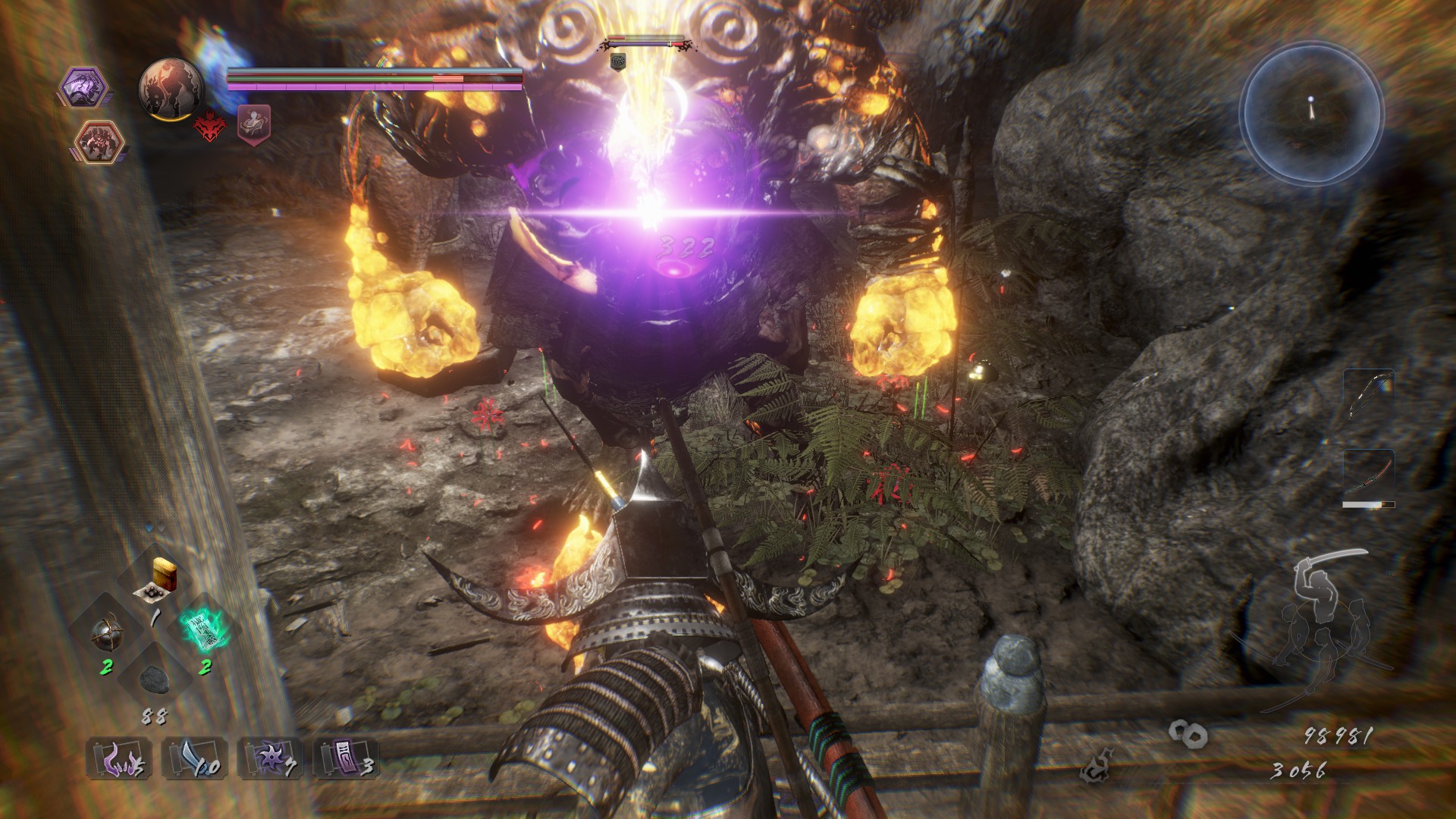Open the circular radar minimap
This screenshot has height=819, width=1456.
1312,114
